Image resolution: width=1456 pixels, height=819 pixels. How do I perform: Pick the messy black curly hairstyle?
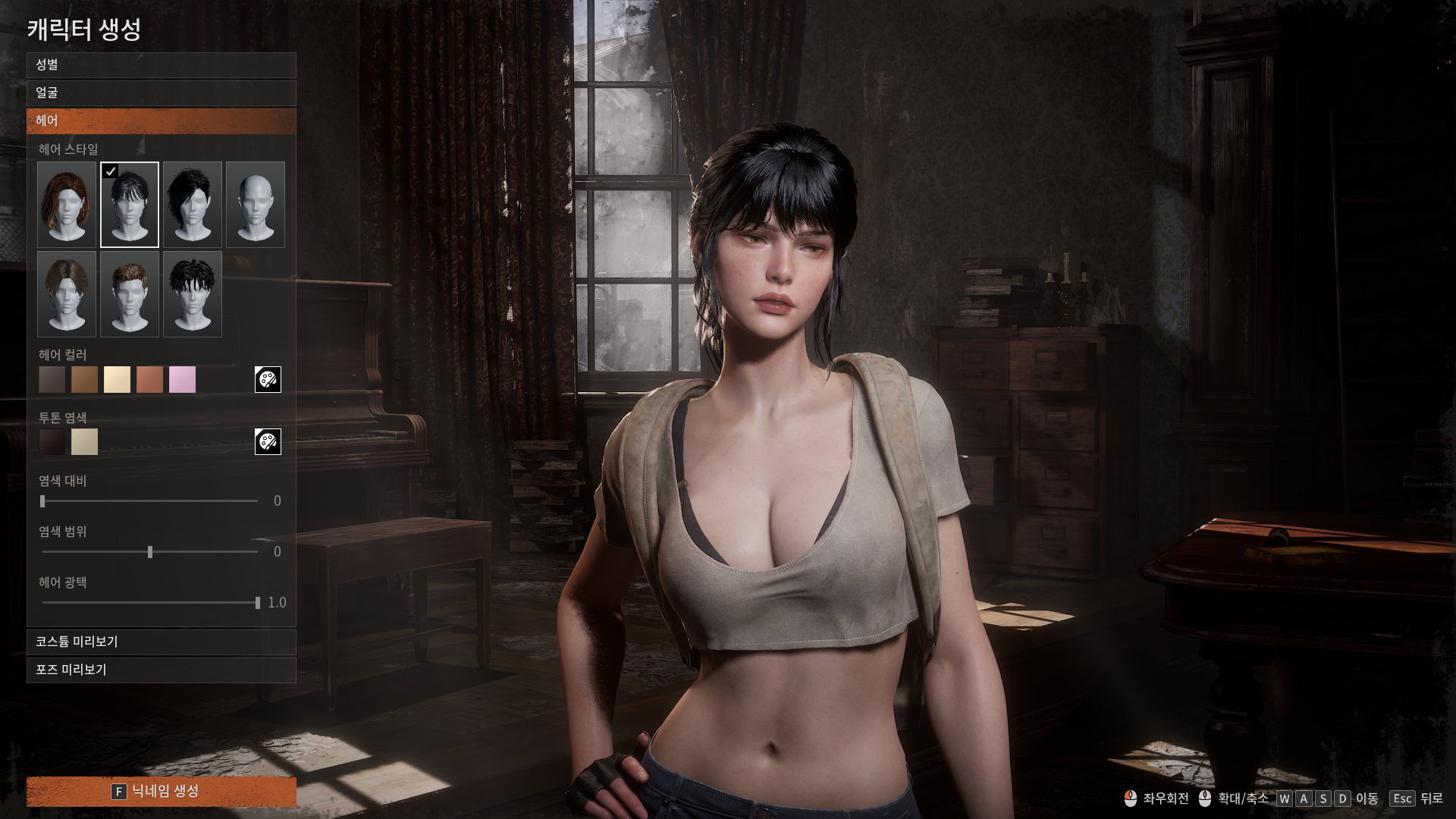pyautogui.click(x=193, y=294)
